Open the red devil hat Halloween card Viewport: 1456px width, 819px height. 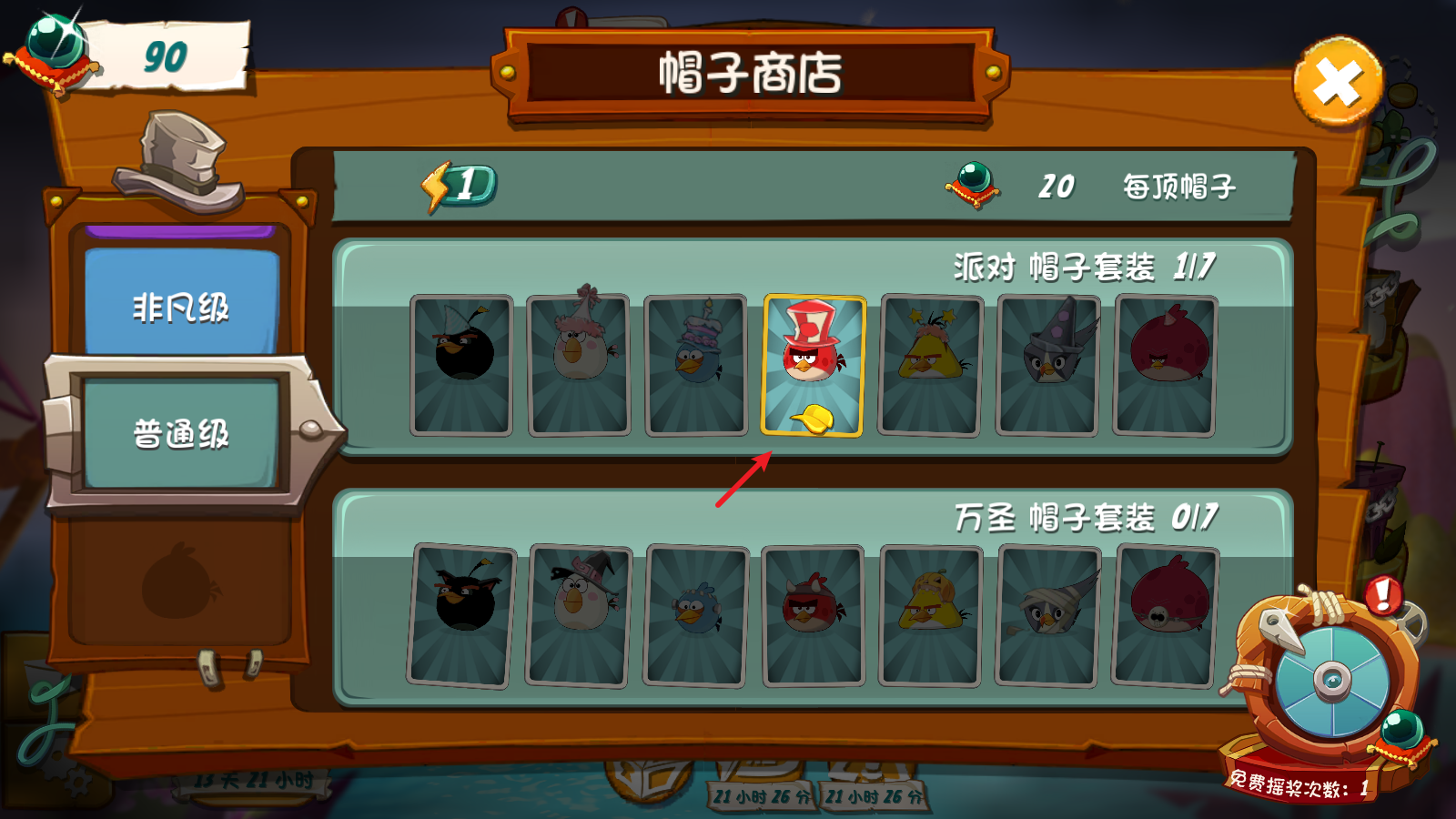click(813, 610)
